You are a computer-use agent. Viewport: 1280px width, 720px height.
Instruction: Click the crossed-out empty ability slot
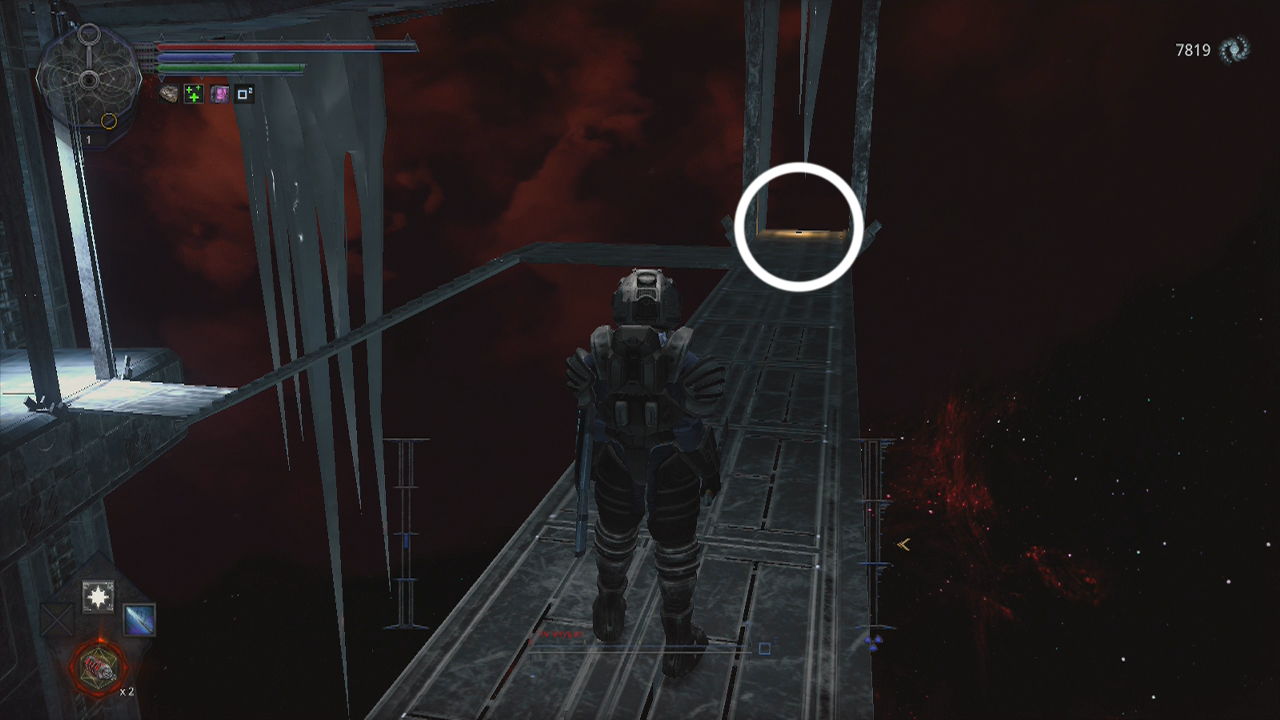pyautogui.click(x=56, y=620)
